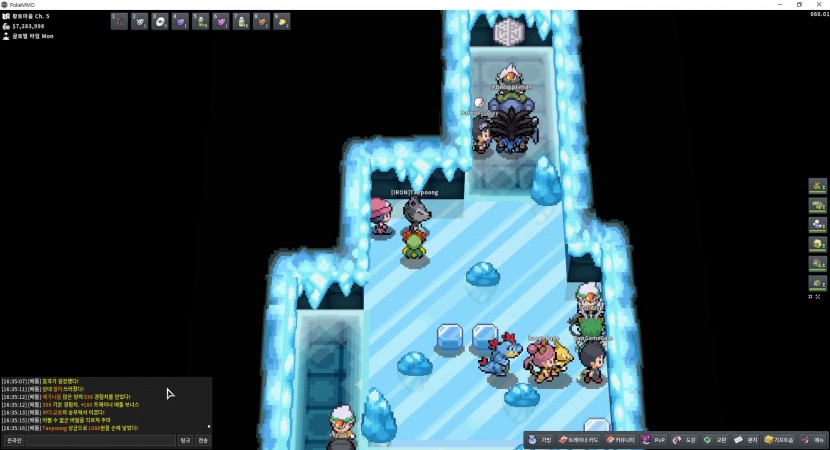Open the 트레이너 카드 (trainer card)
The image size is (830, 450).
click(578, 440)
